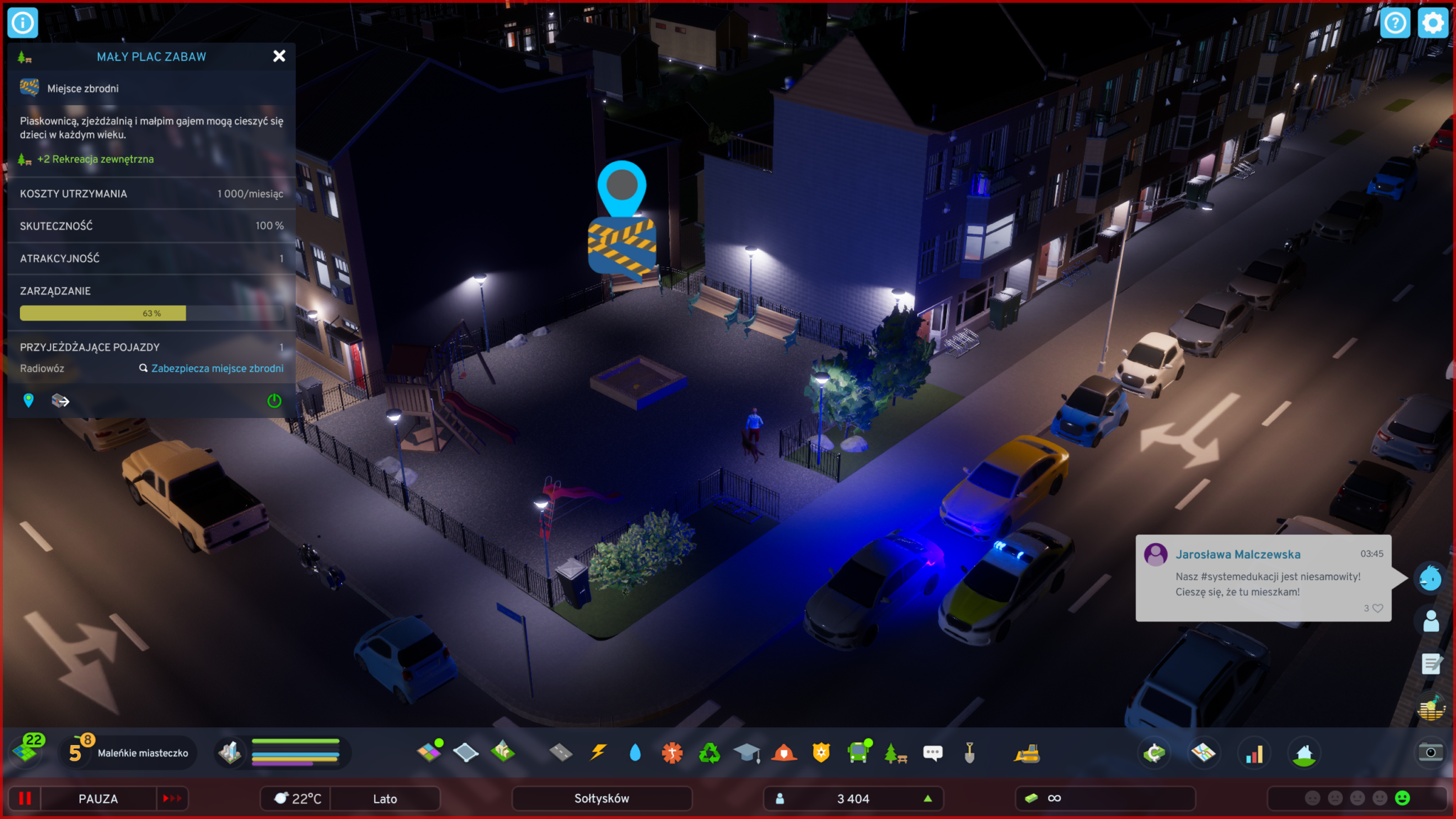Screen dimensions: 1456x819
Task: Activate the bulldozer tool
Action: (x=1027, y=753)
